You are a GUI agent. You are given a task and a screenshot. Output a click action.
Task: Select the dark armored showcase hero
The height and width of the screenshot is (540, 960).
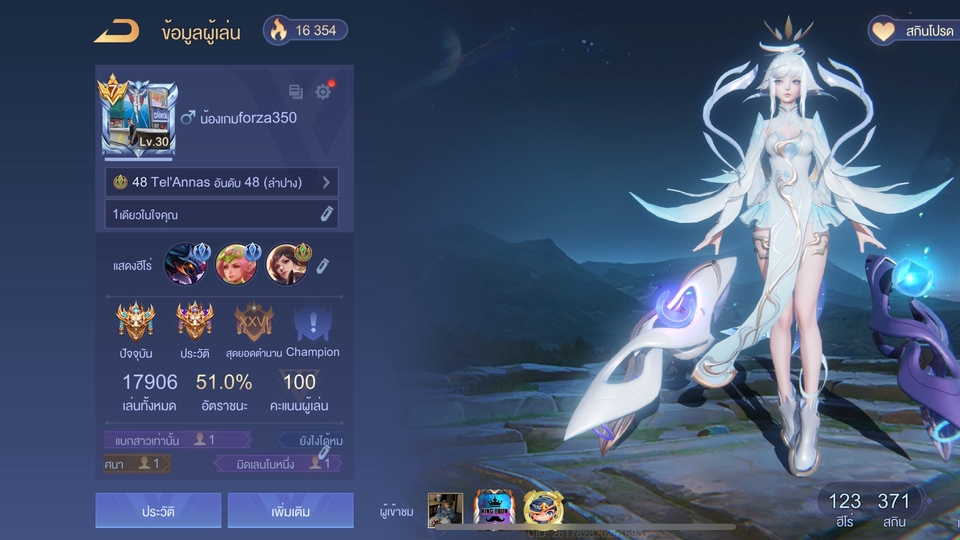coord(185,264)
